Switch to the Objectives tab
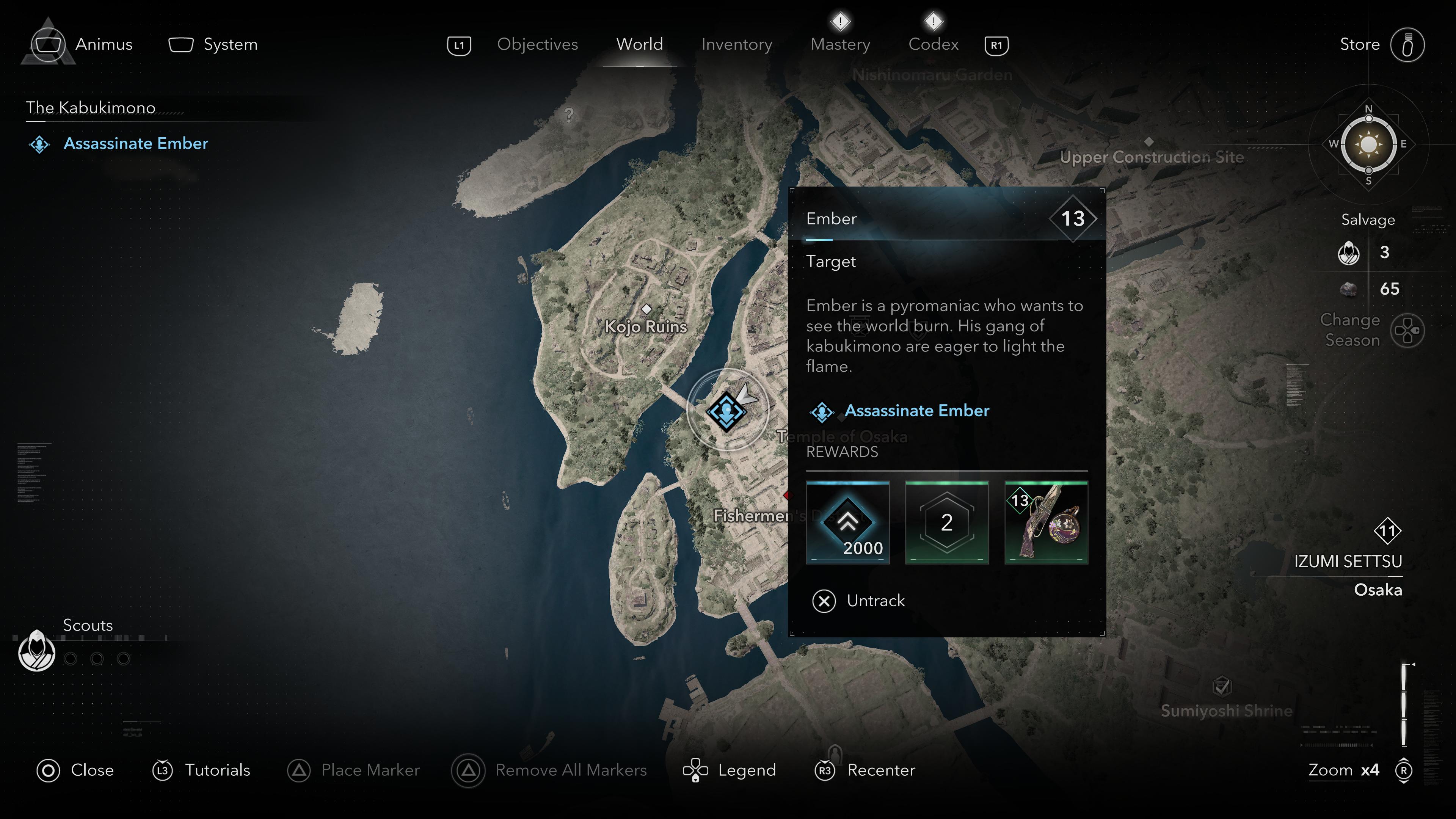Image resolution: width=1456 pixels, height=819 pixels. [537, 44]
